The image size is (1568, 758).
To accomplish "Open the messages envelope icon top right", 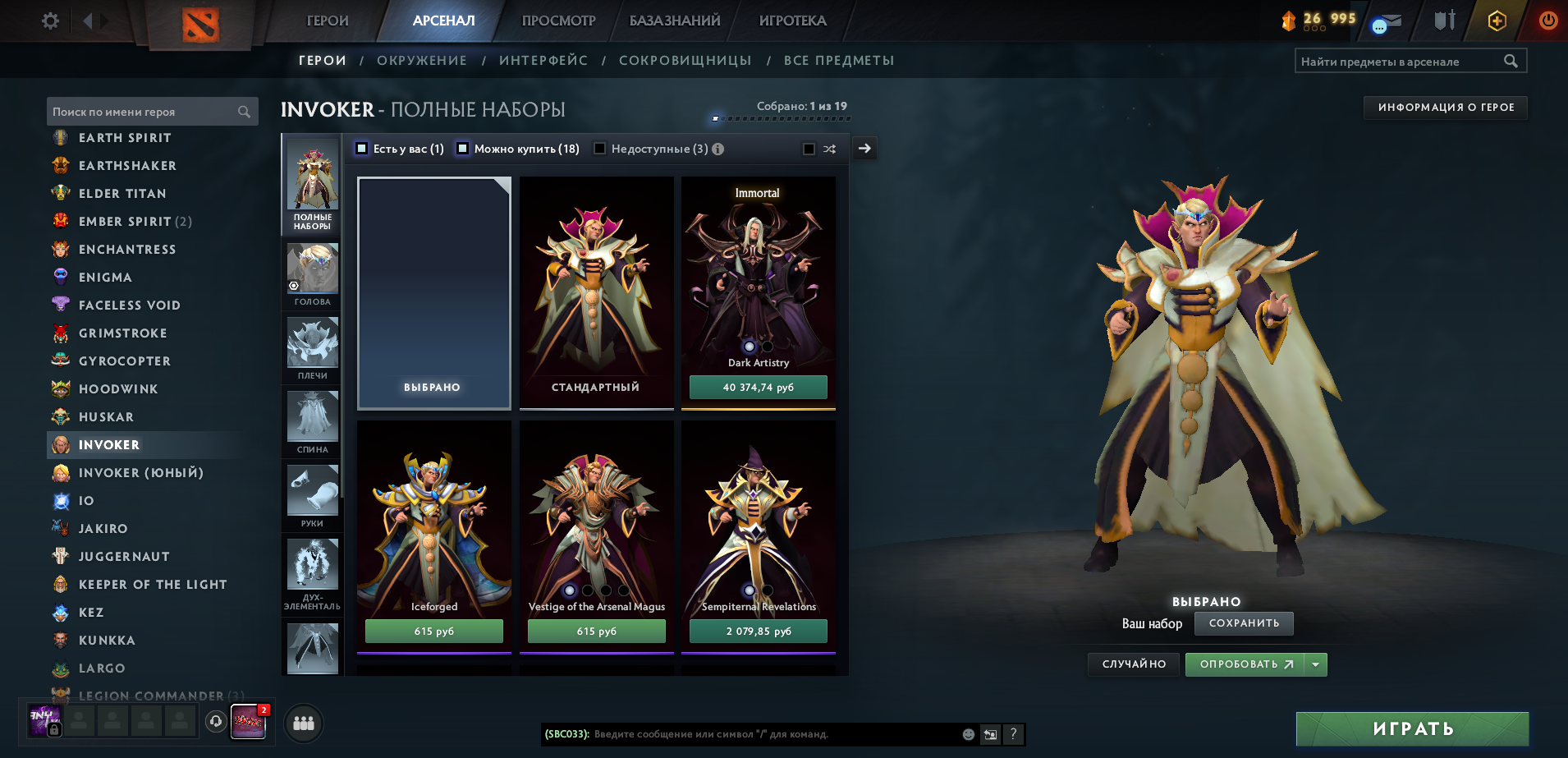I will click(1385, 21).
